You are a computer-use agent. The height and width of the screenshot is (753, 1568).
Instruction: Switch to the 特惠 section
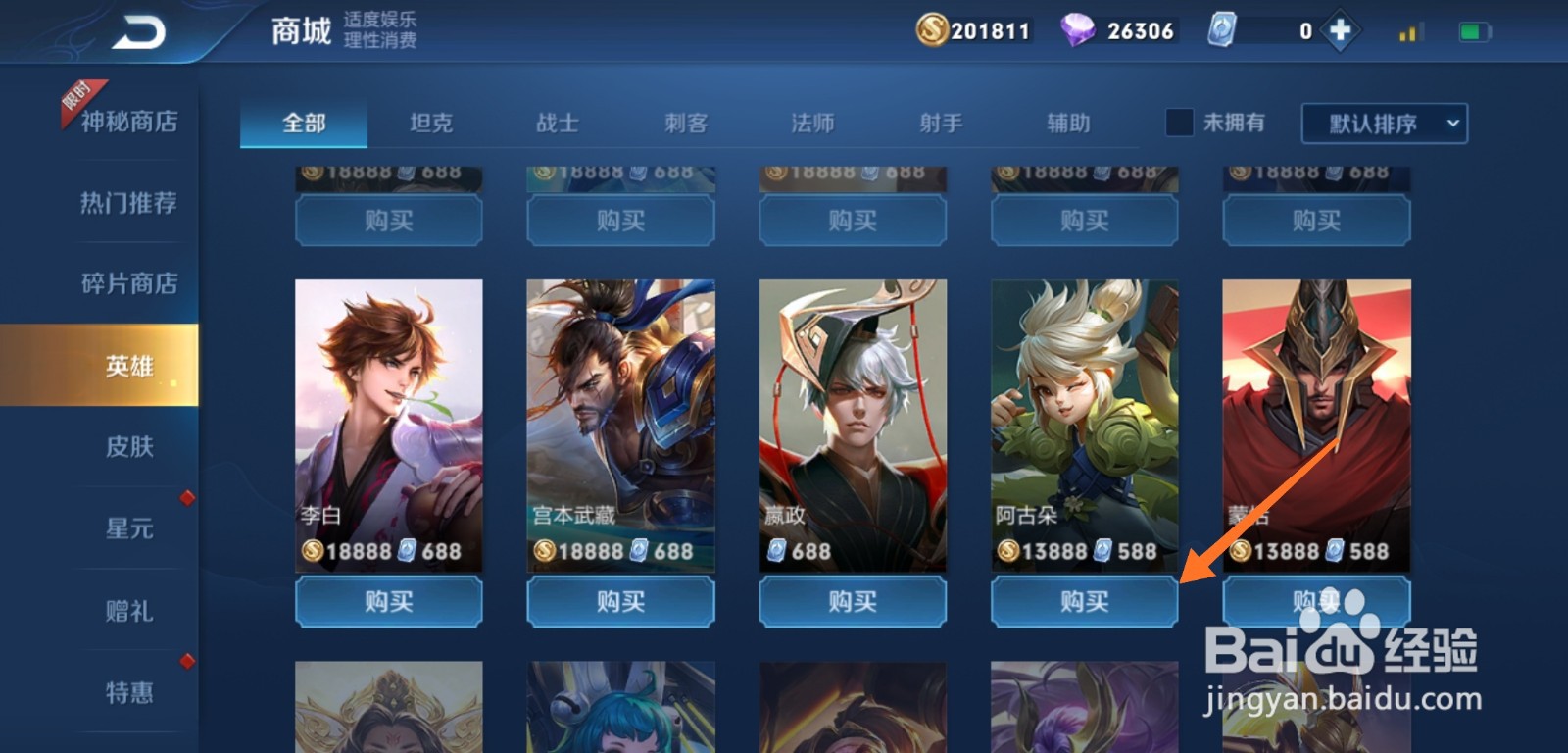click(x=128, y=693)
